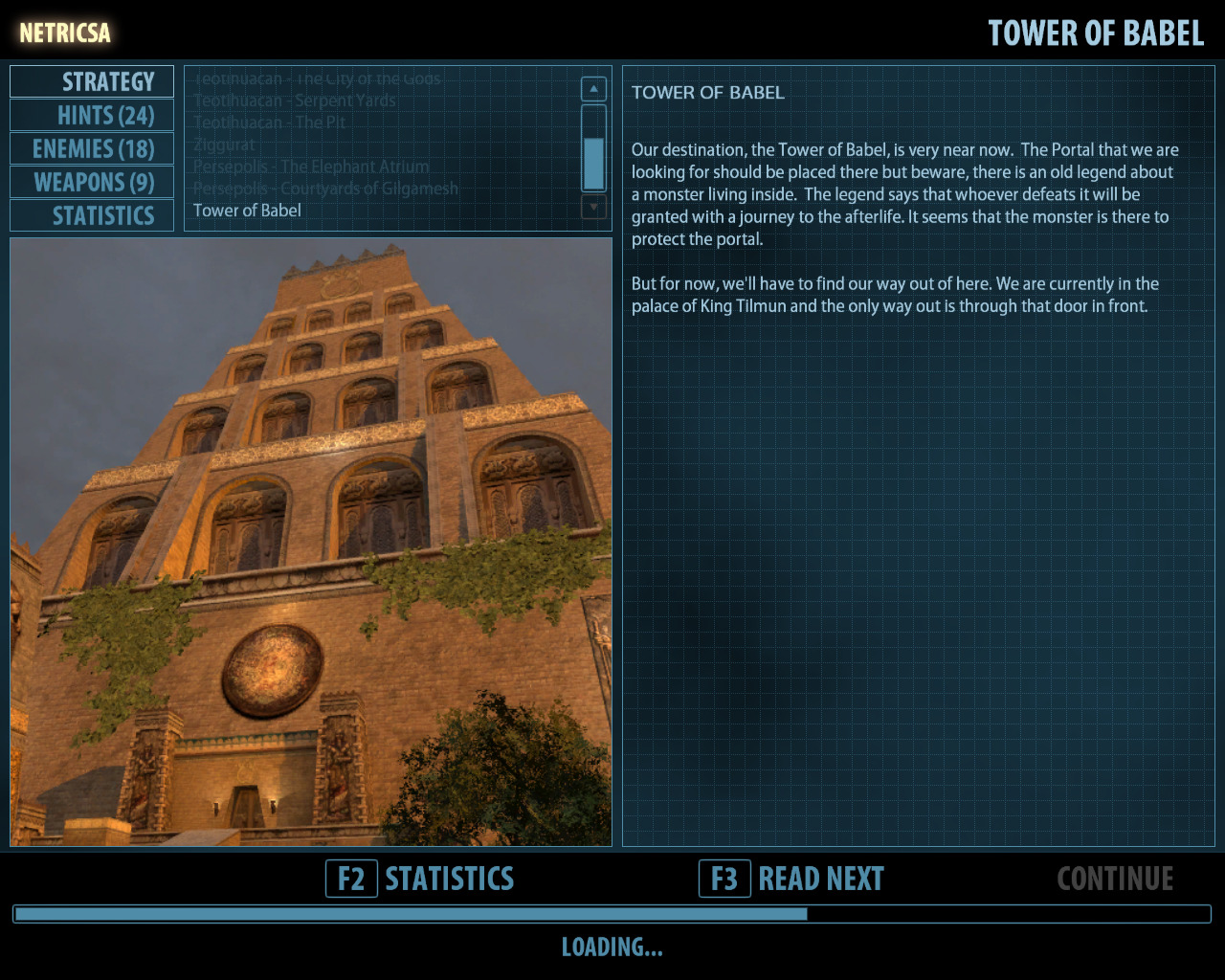The width and height of the screenshot is (1225, 980).
Task: Open the Teotihuacan - The Pit entry
Action: tap(270, 122)
